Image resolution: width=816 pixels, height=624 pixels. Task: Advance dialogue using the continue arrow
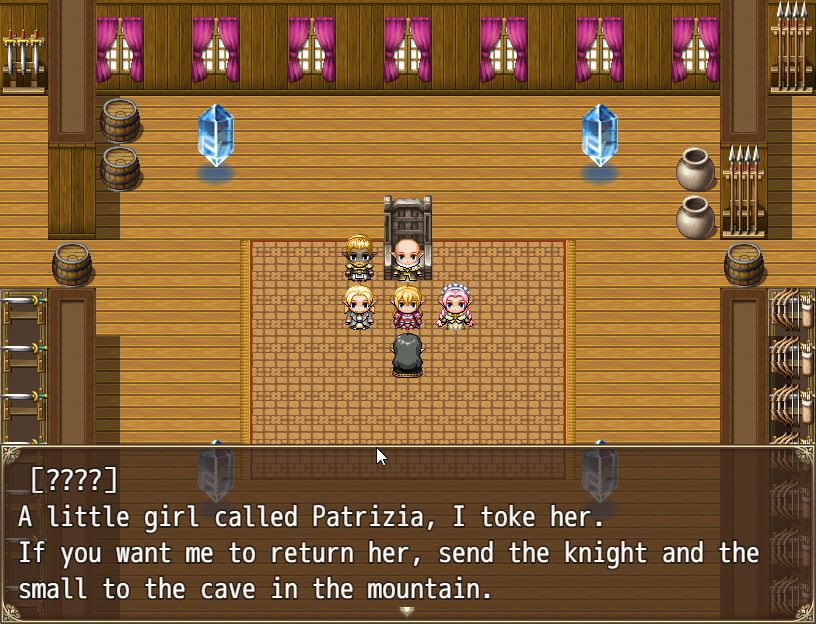point(406,611)
